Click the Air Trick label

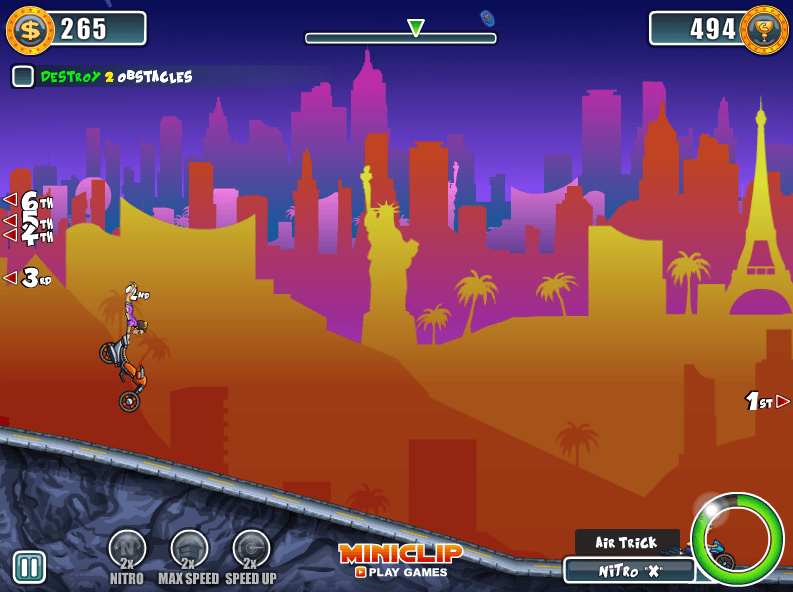627,542
